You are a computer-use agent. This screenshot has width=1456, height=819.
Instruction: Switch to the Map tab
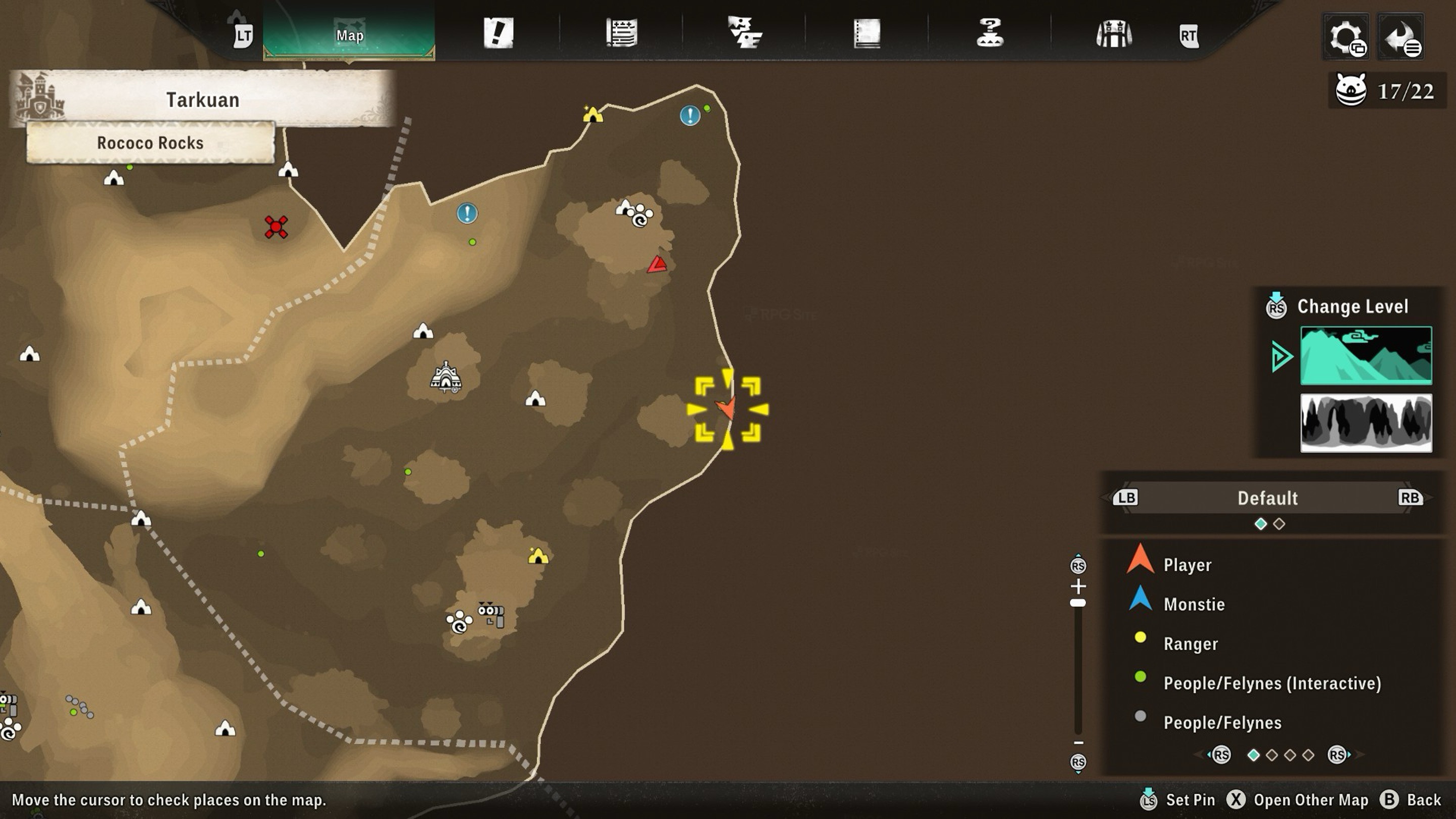coord(349,35)
